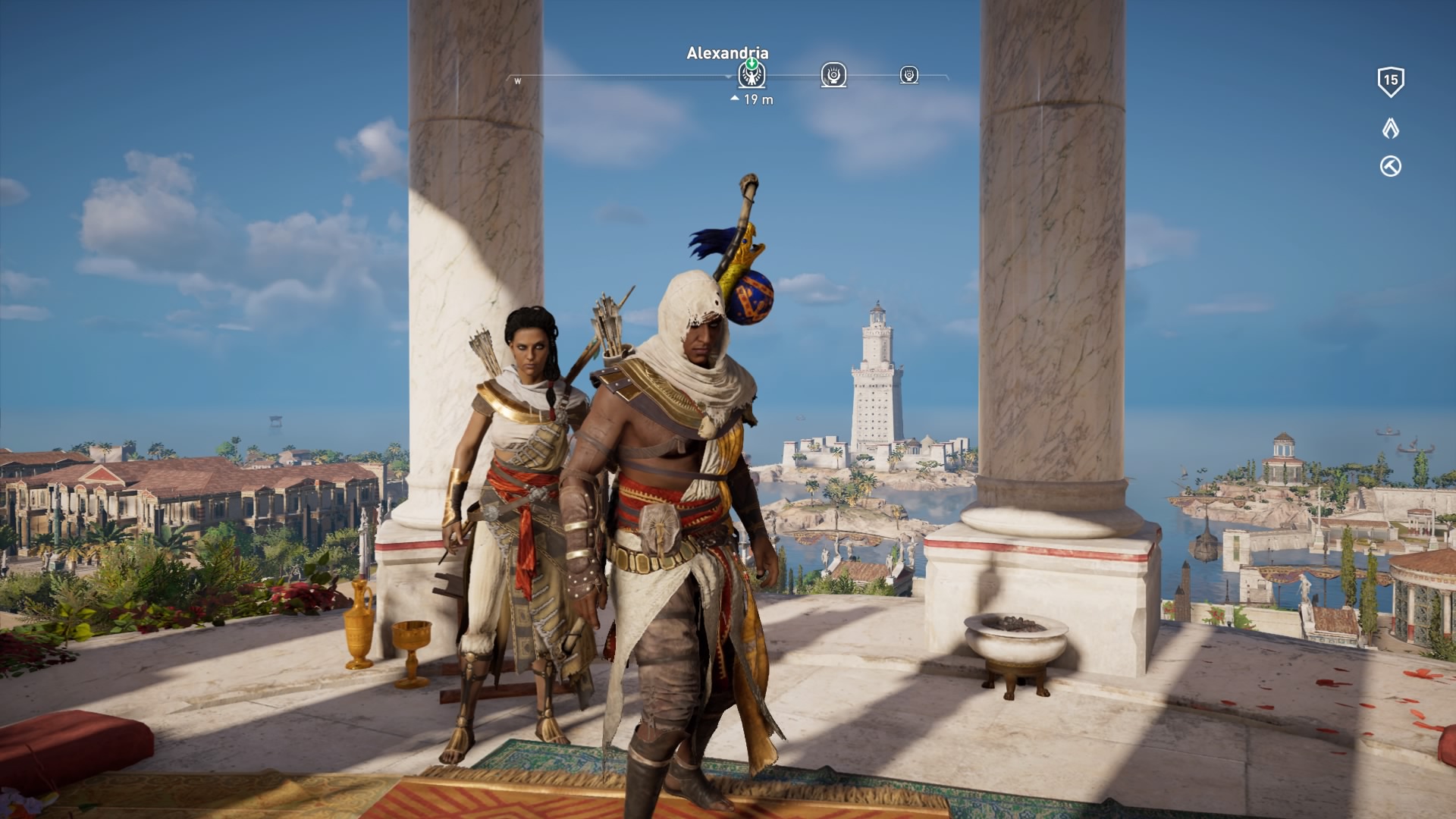Click the smaller eye-symbol marker at the compass edge
This screenshot has width=1456, height=819.
[x=908, y=74]
